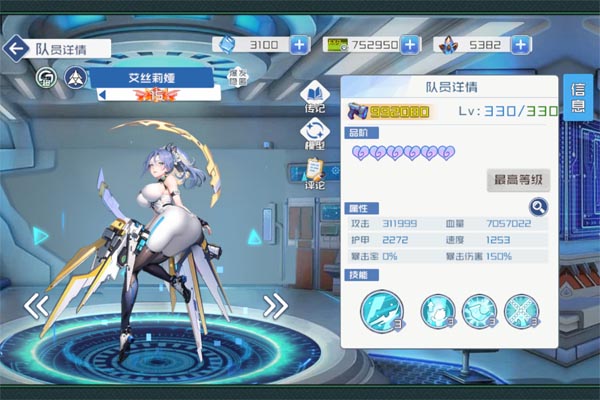The height and width of the screenshot is (400, 600).
Task: Go back from the 队员详情 screen
Action: 16,47
